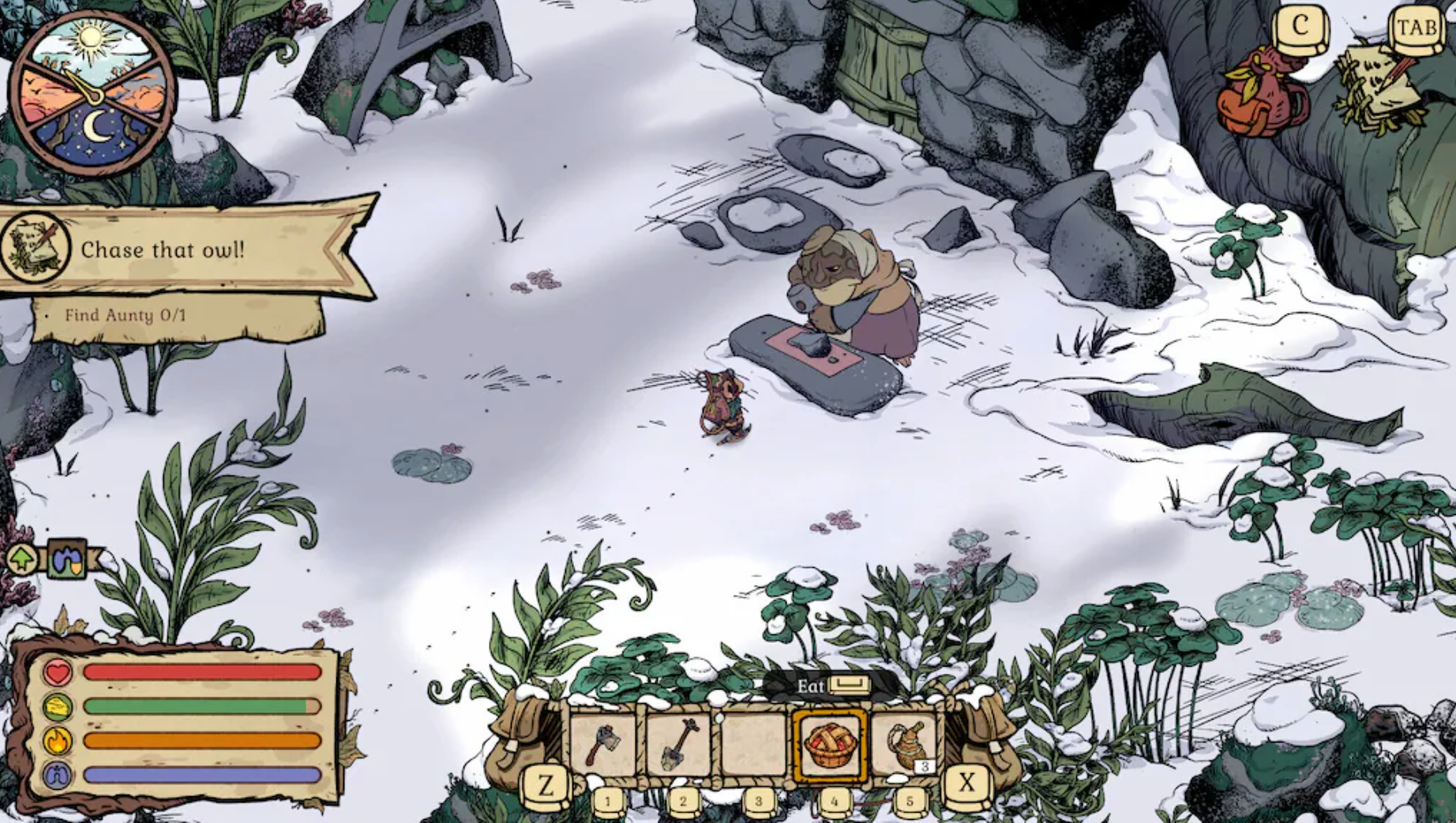This screenshot has width=1456, height=823.
Task: Click the 'Find Aunty 0/1' objective text
Action: pos(130,314)
